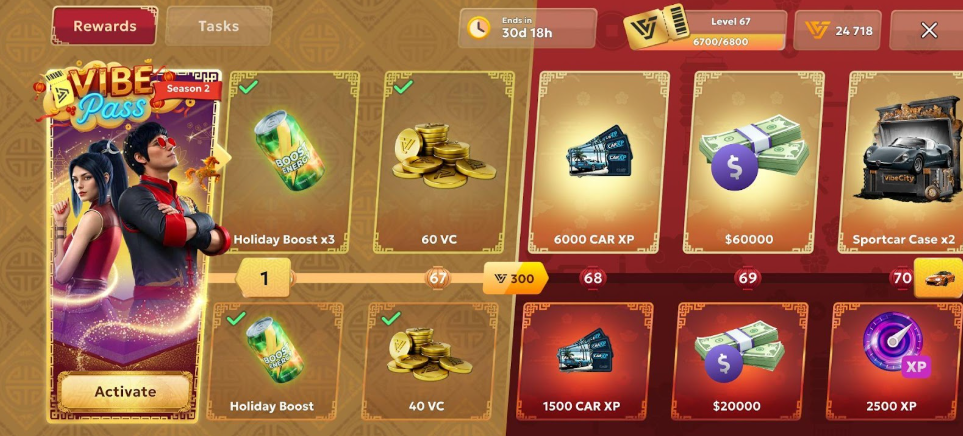Screen dimensions: 963x436
Task: Select the single Holiday Boost reward
Action: pyautogui.click(x=272, y=360)
